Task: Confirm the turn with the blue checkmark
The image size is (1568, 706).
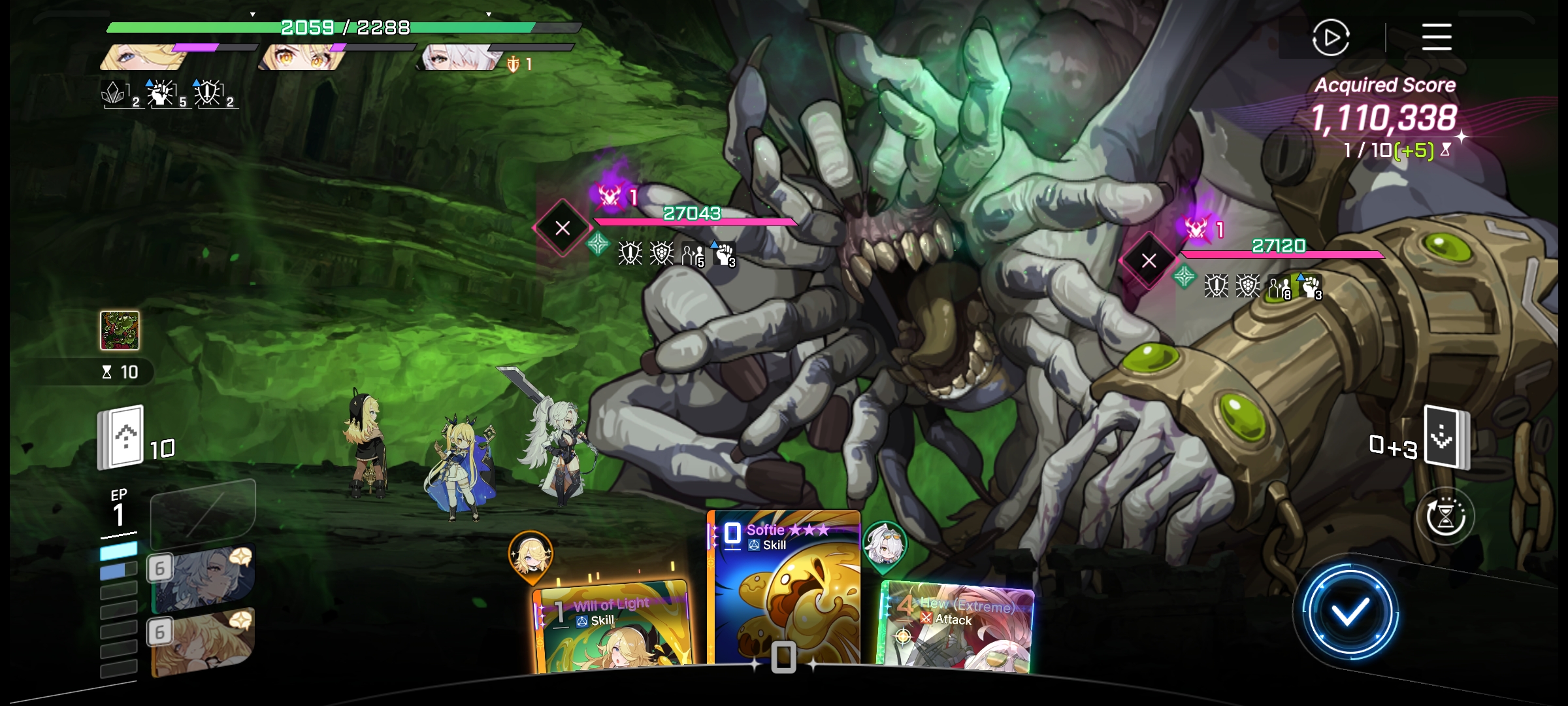Action: [x=1350, y=613]
